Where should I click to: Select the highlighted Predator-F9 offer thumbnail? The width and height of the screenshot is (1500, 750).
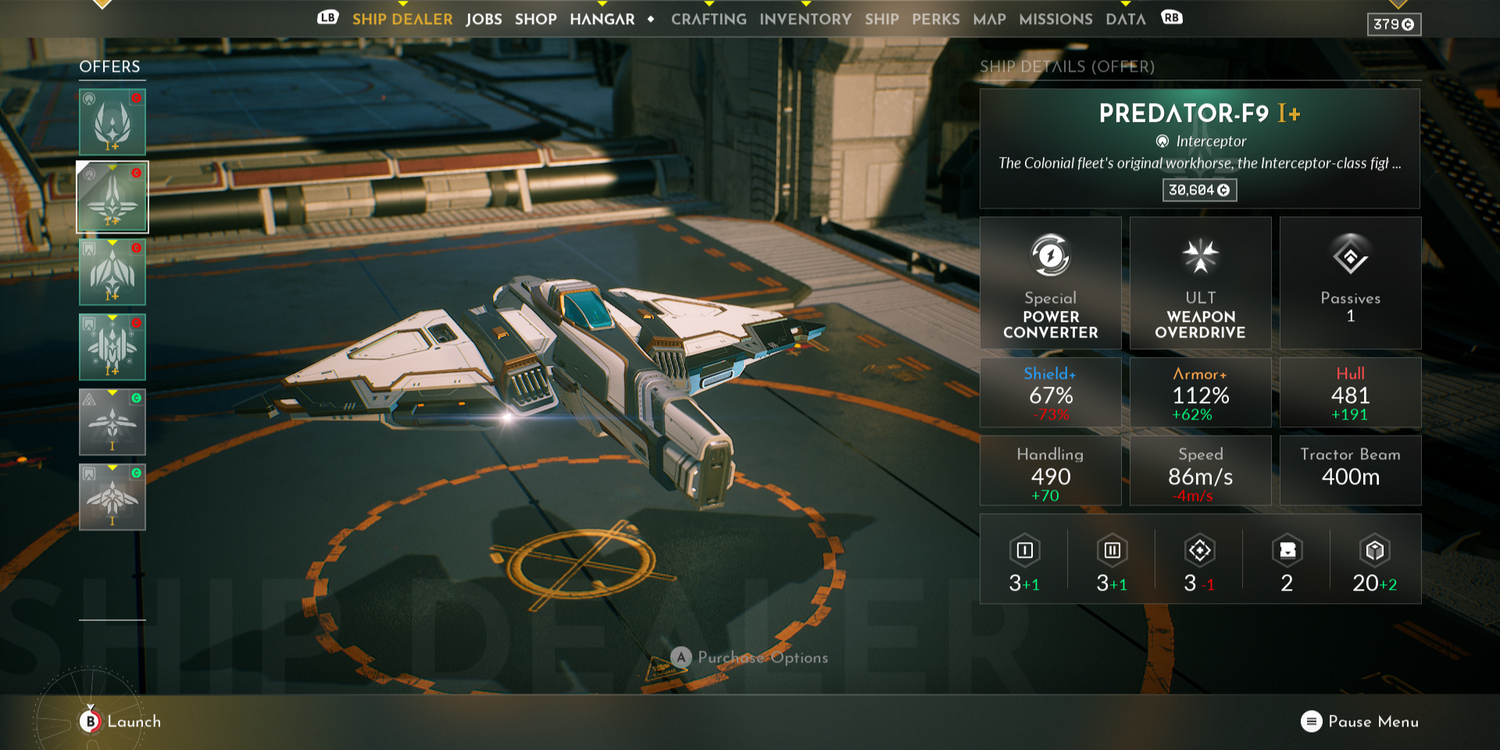tap(112, 197)
